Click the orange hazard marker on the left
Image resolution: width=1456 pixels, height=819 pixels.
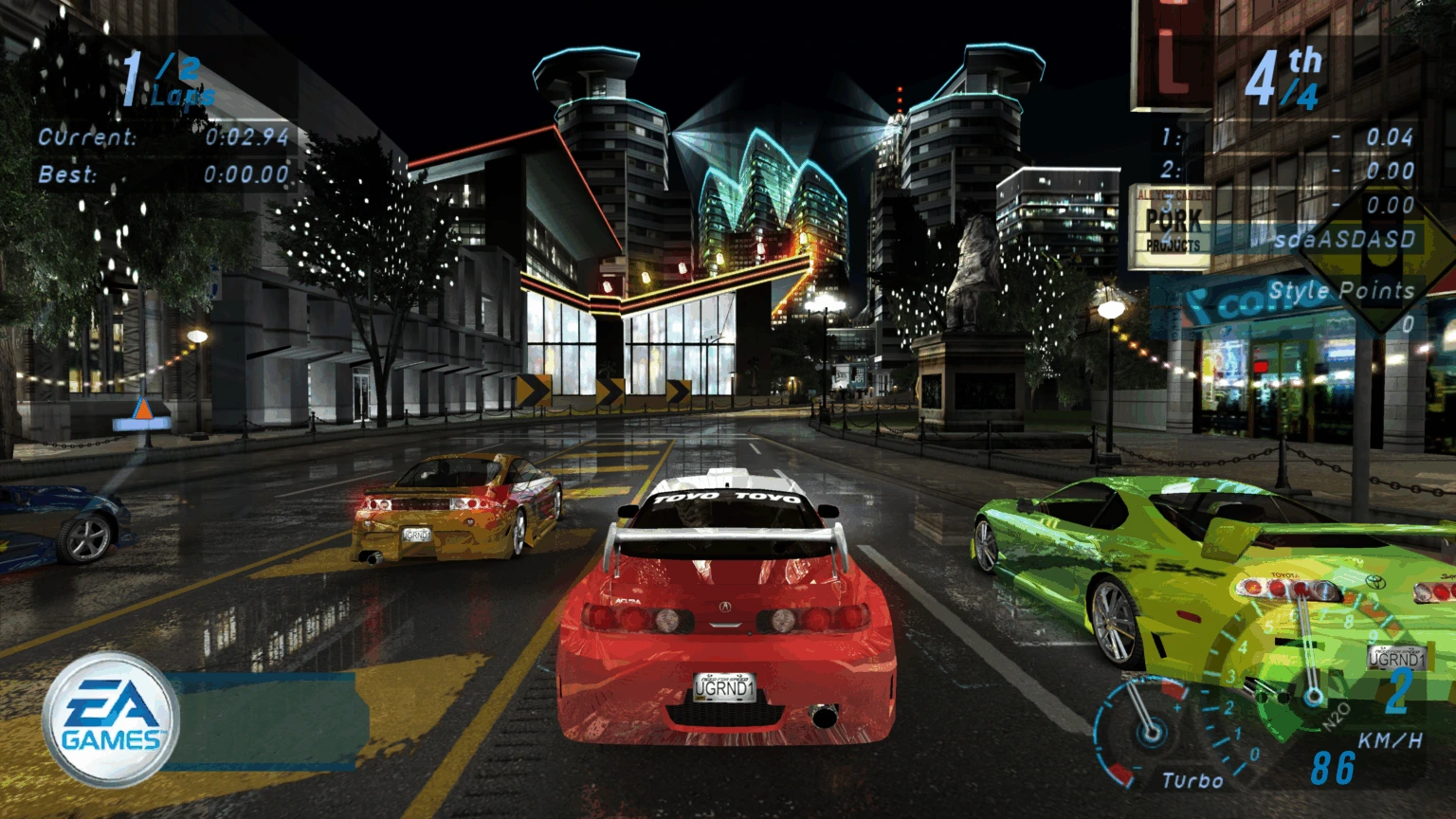click(x=142, y=411)
